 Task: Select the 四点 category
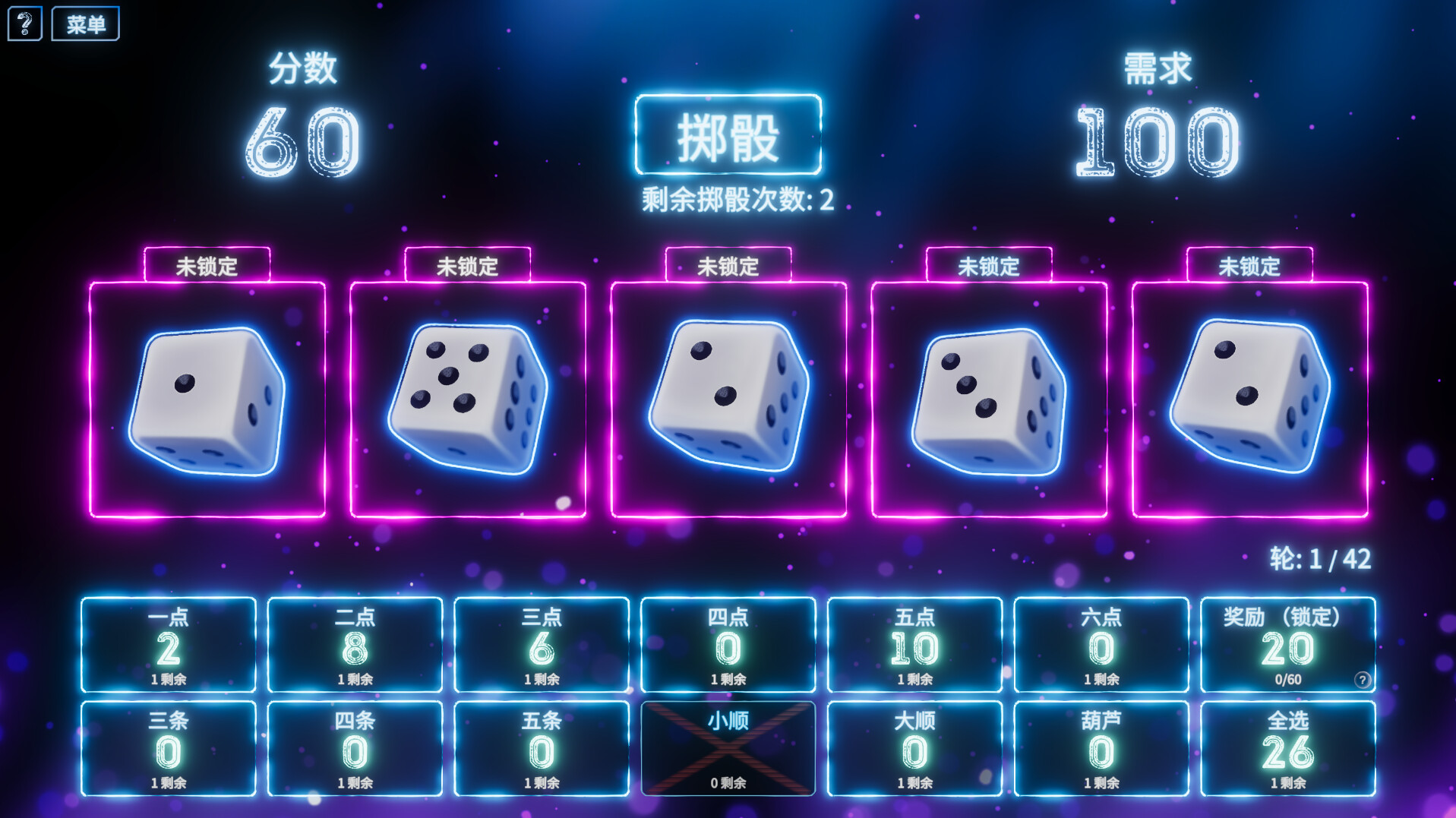click(727, 646)
